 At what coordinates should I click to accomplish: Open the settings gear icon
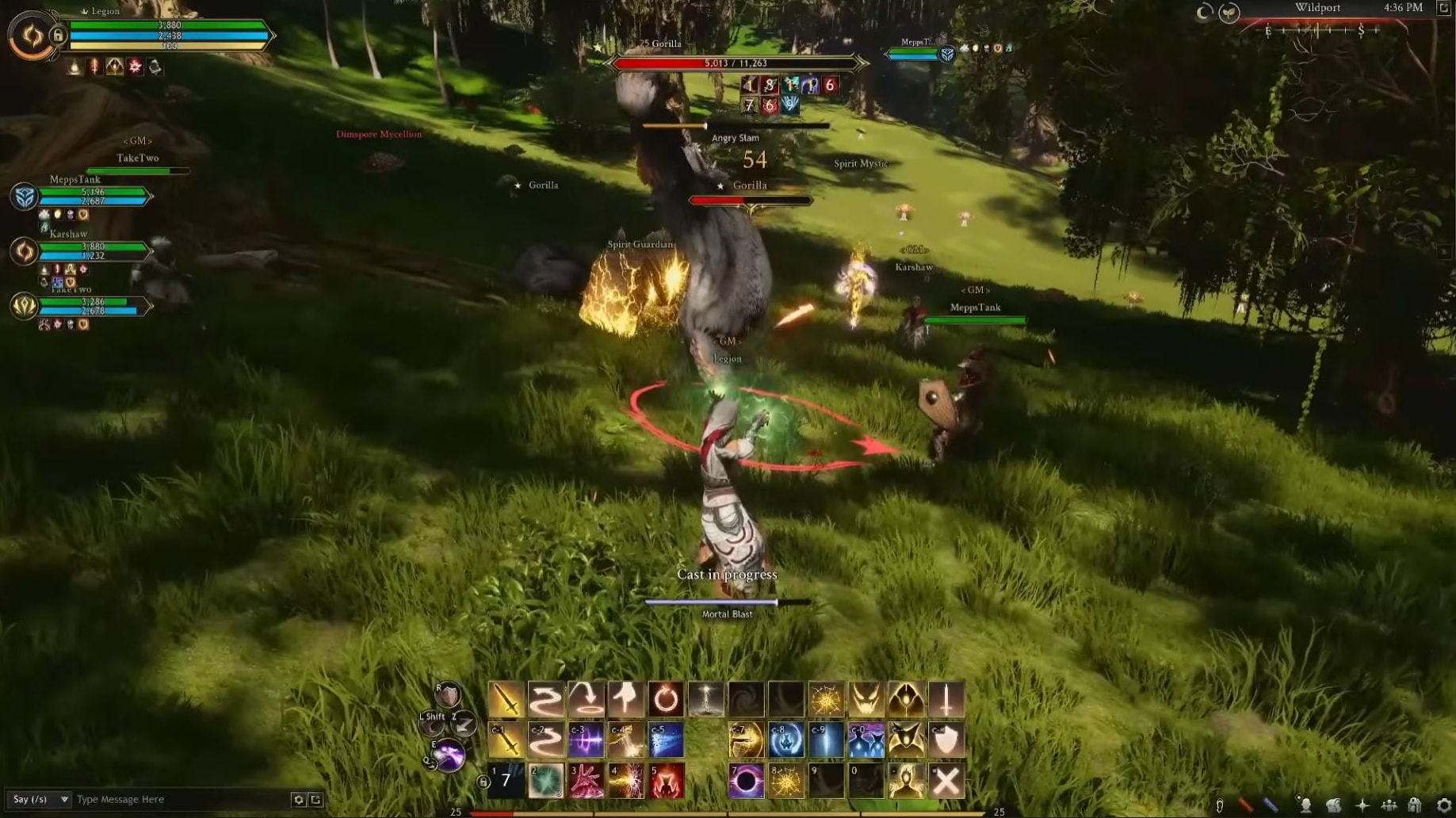click(x=1443, y=806)
